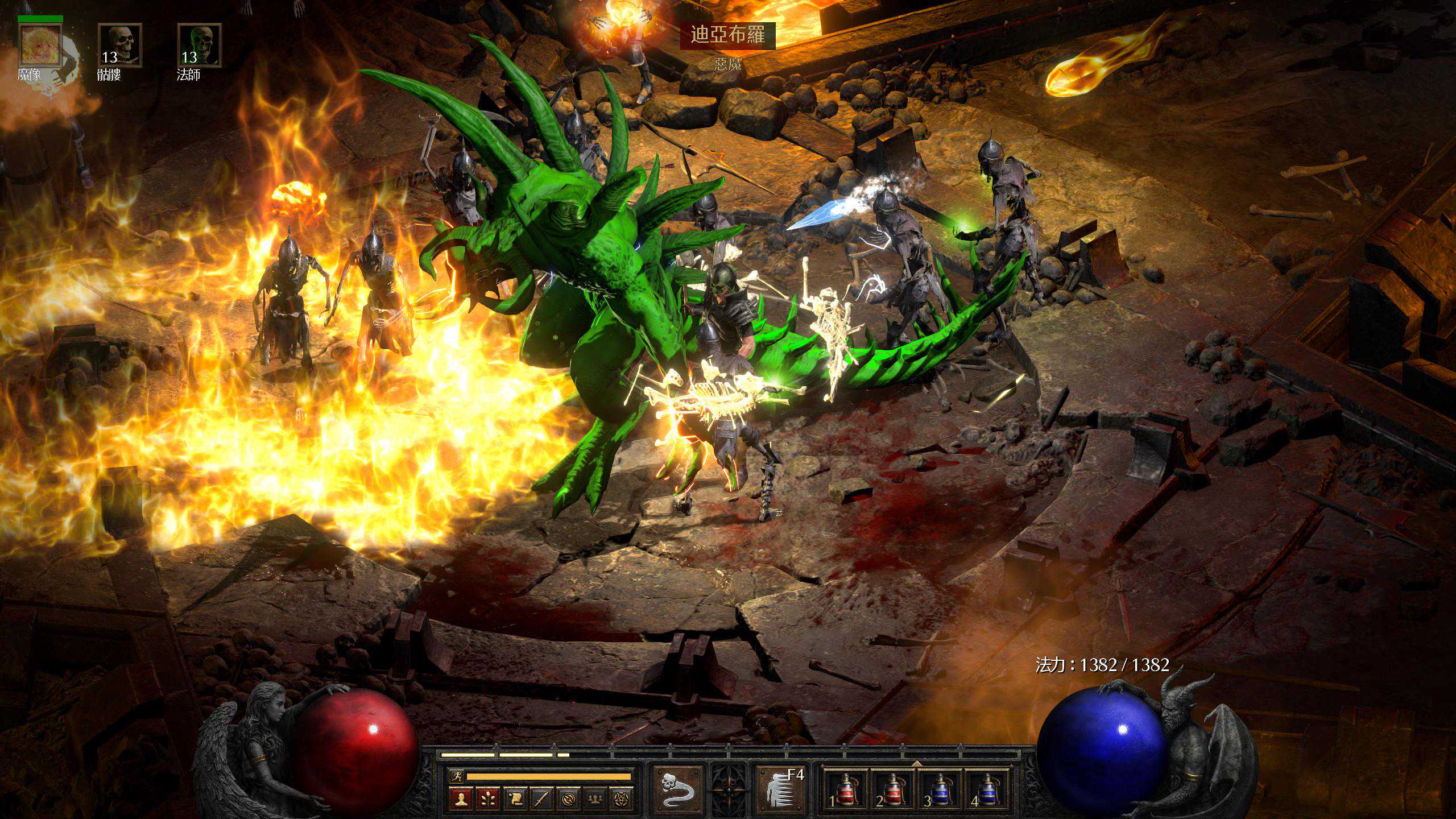
Task: Open the character sheet bust icon
Action: 461,799
